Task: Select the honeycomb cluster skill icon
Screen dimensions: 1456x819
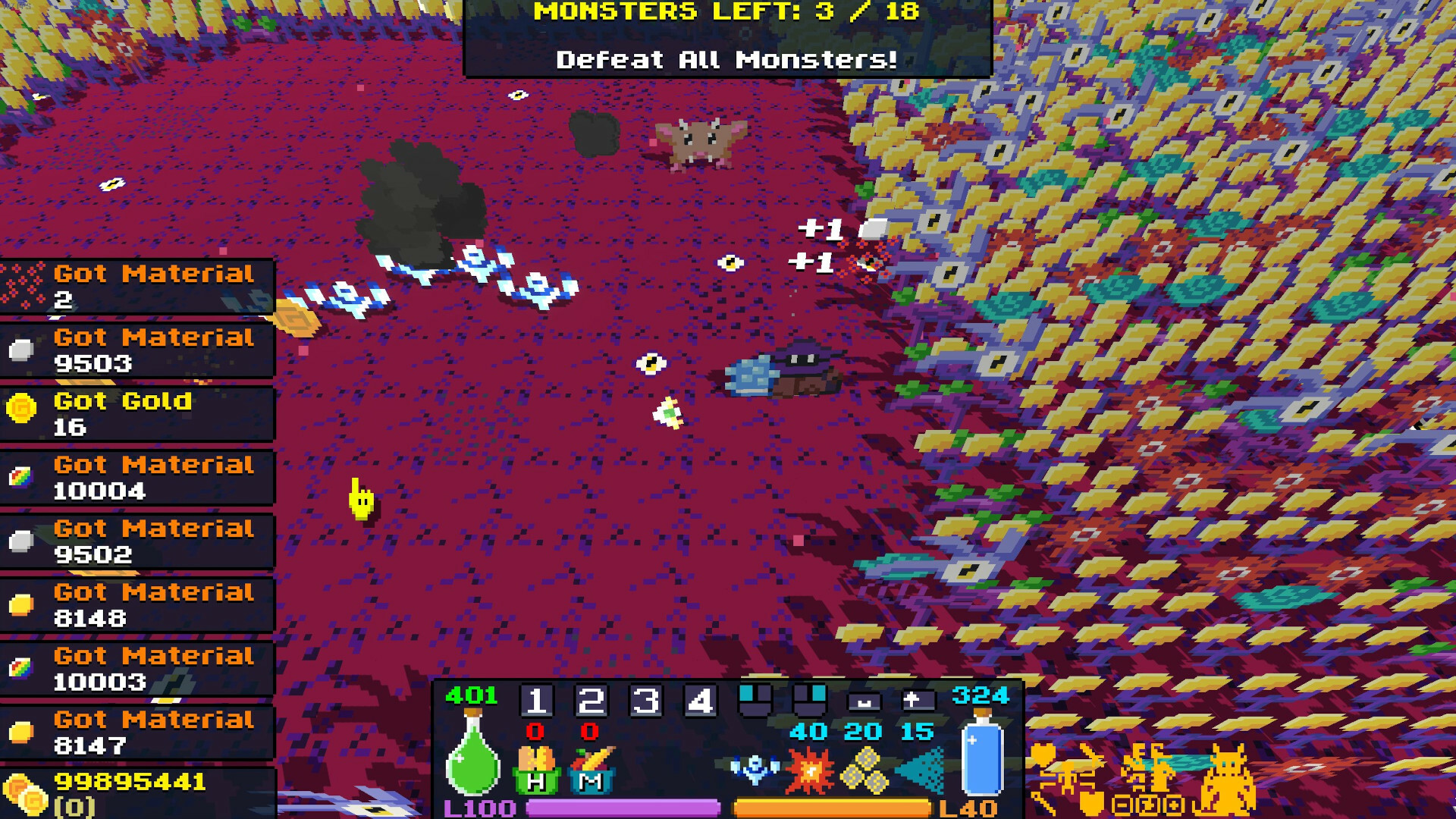Action: [863, 772]
